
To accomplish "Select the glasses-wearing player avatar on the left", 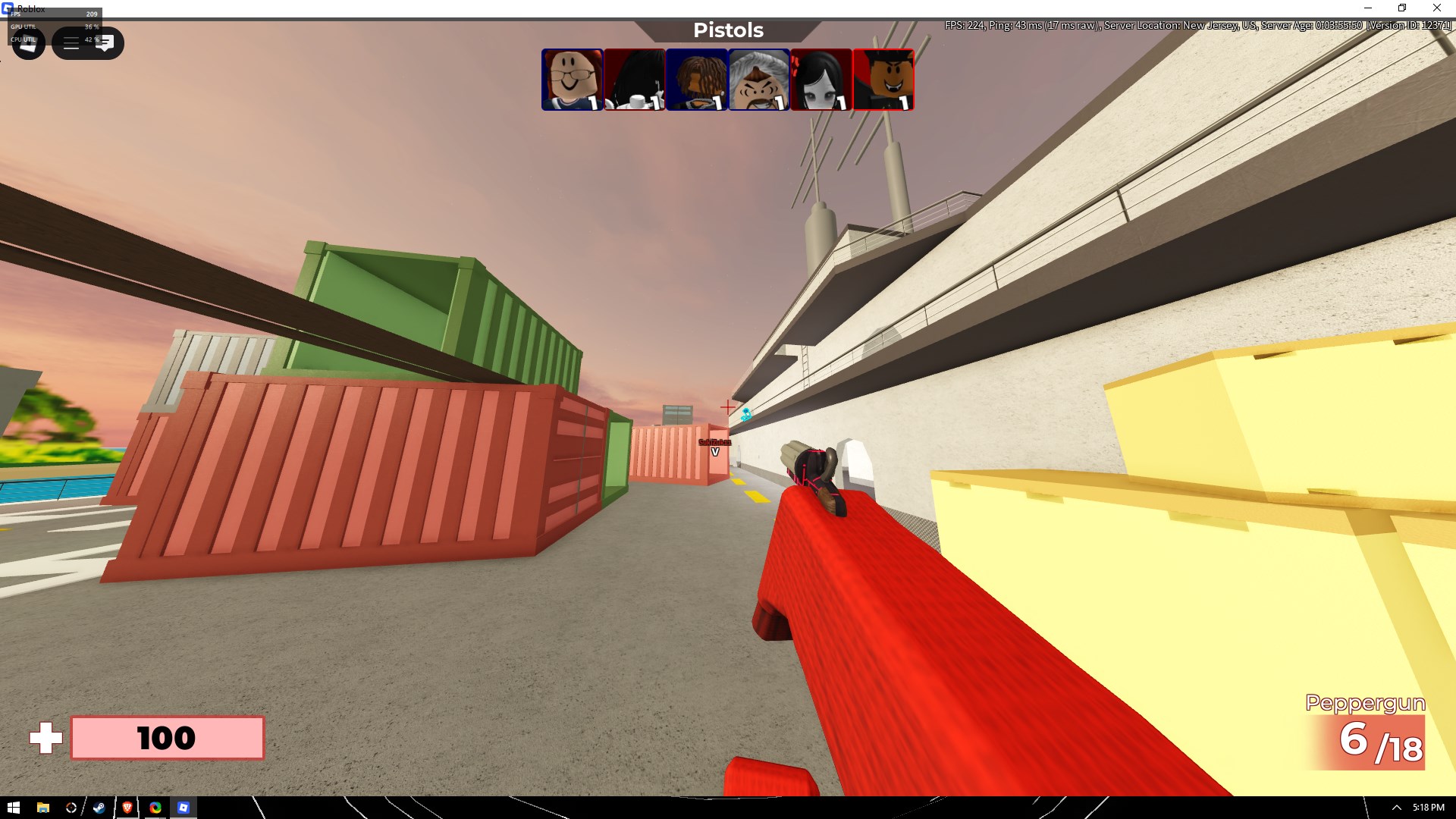I will click(x=573, y=79).
